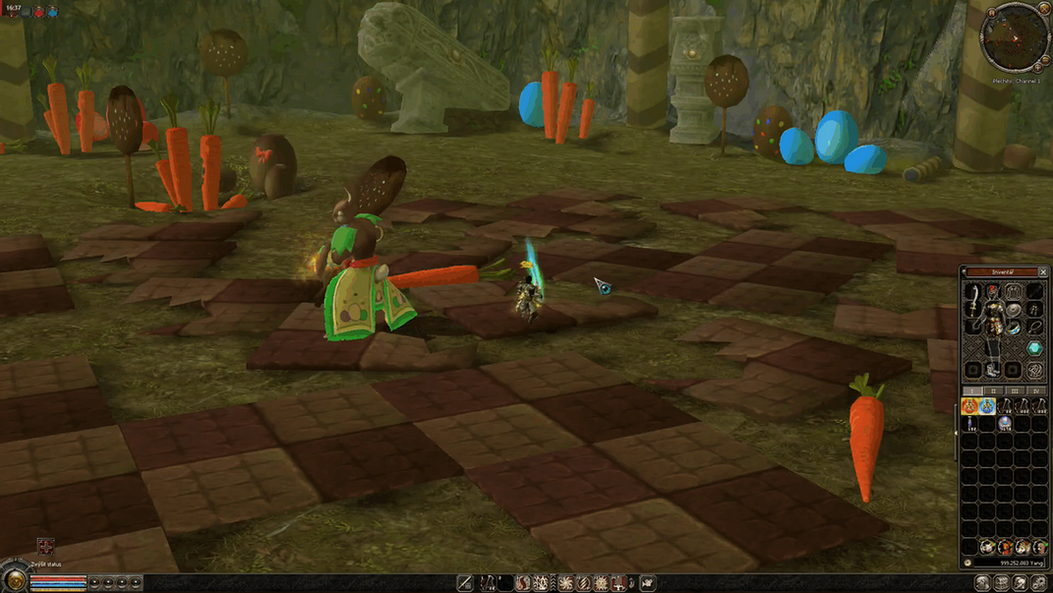1053x593 pixels.
Task: Switch to inventory page II
Action: point(994,391)
